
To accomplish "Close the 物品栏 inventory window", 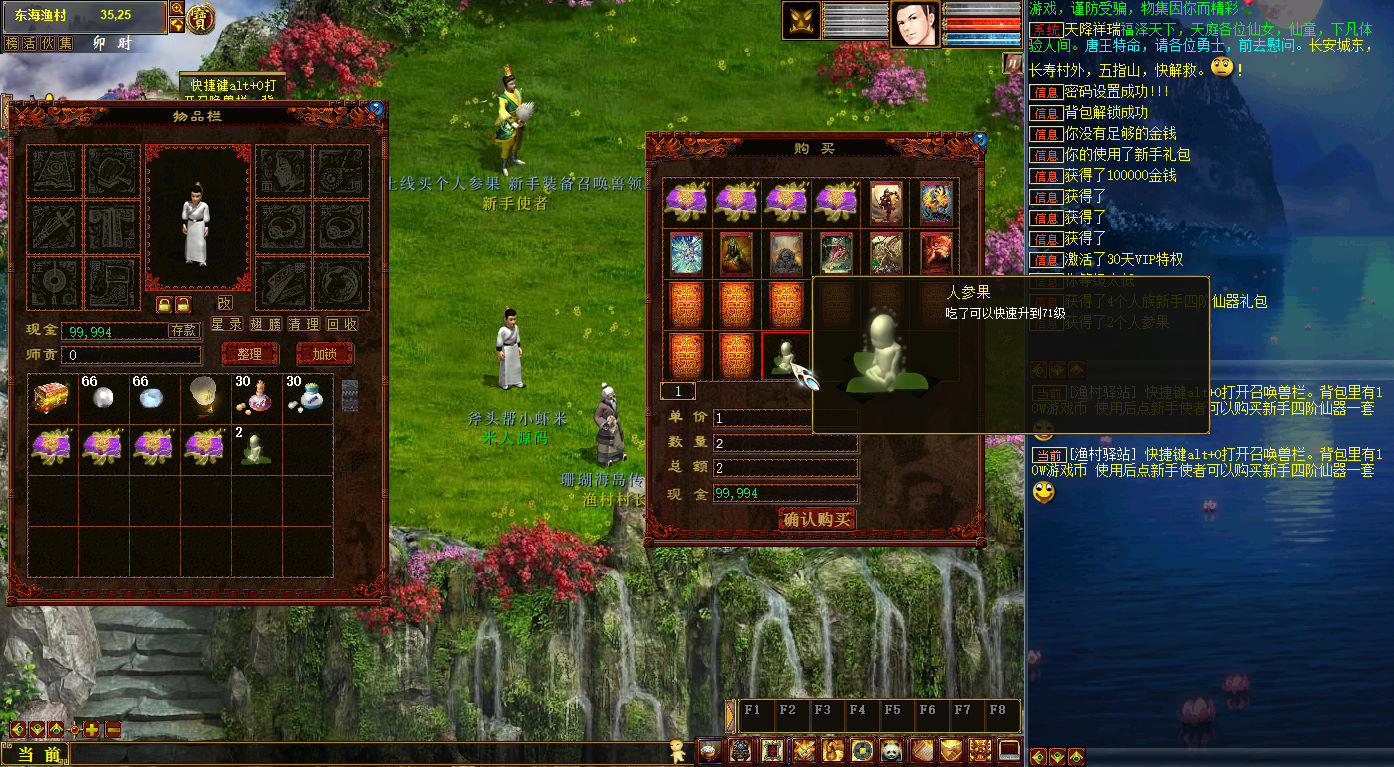I will pyautogui.click(x=376, y=108).
